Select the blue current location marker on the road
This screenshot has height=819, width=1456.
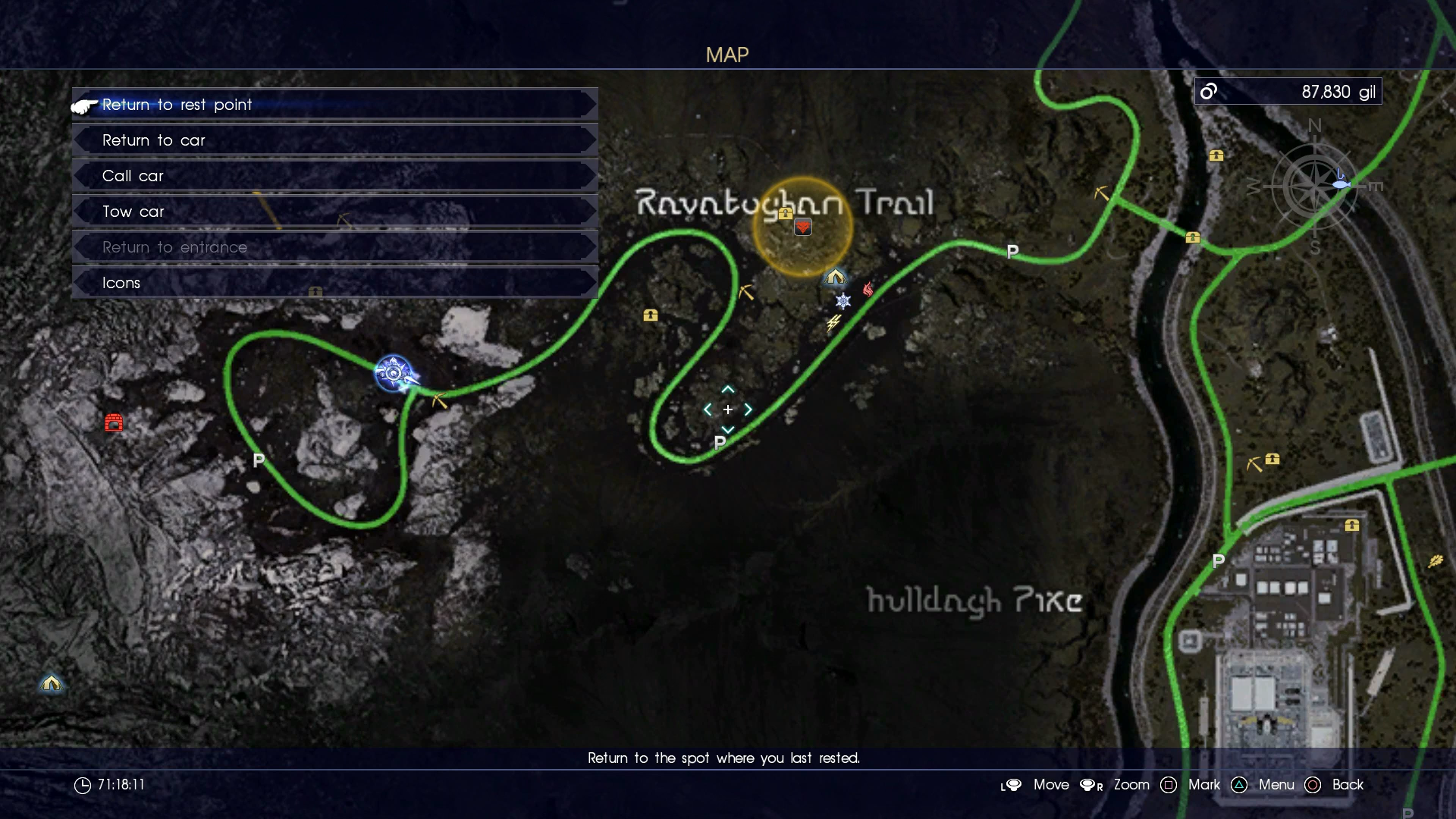pos(394,373)
